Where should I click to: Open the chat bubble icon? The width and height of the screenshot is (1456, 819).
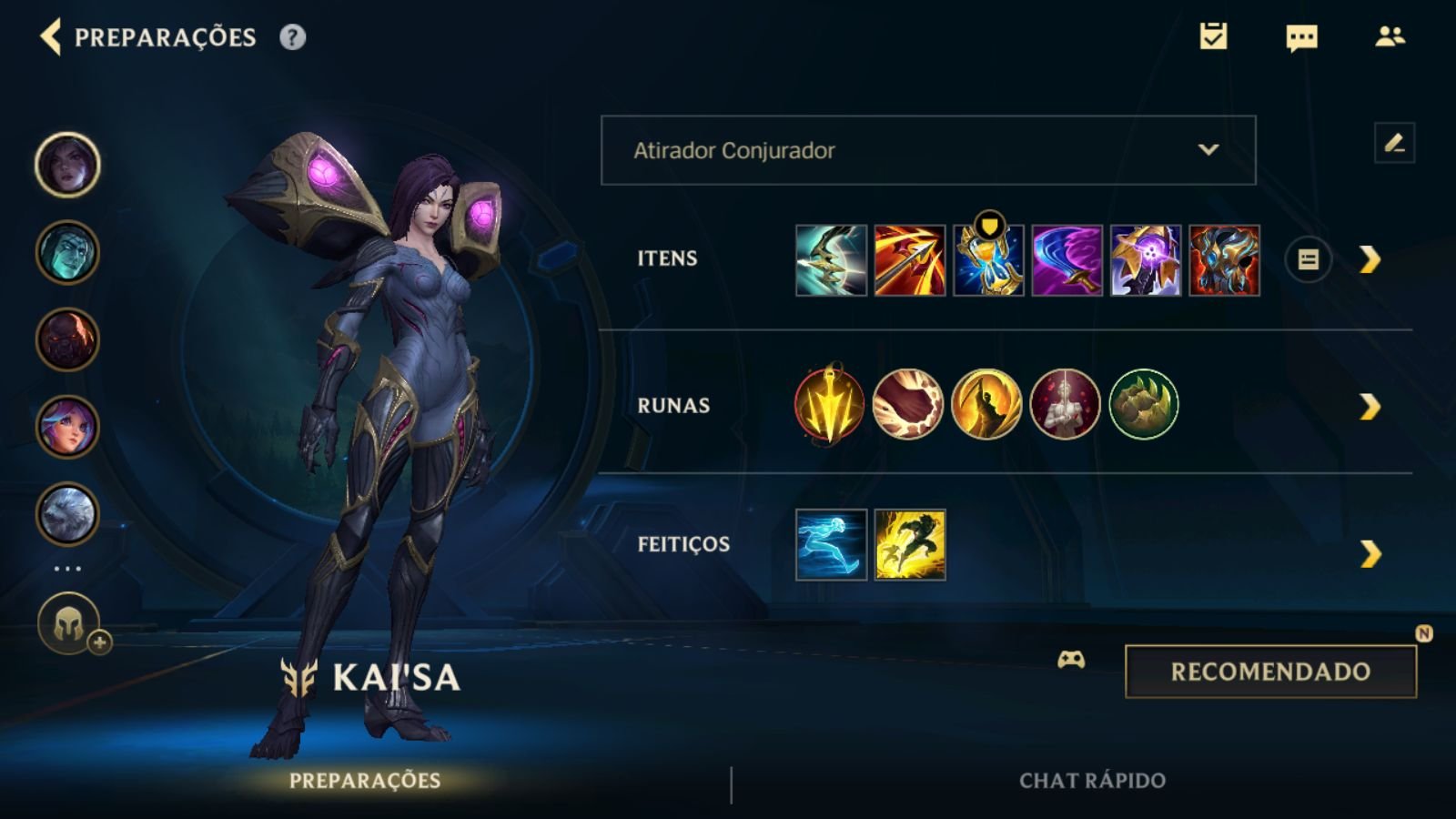(x=1301, y=37)
